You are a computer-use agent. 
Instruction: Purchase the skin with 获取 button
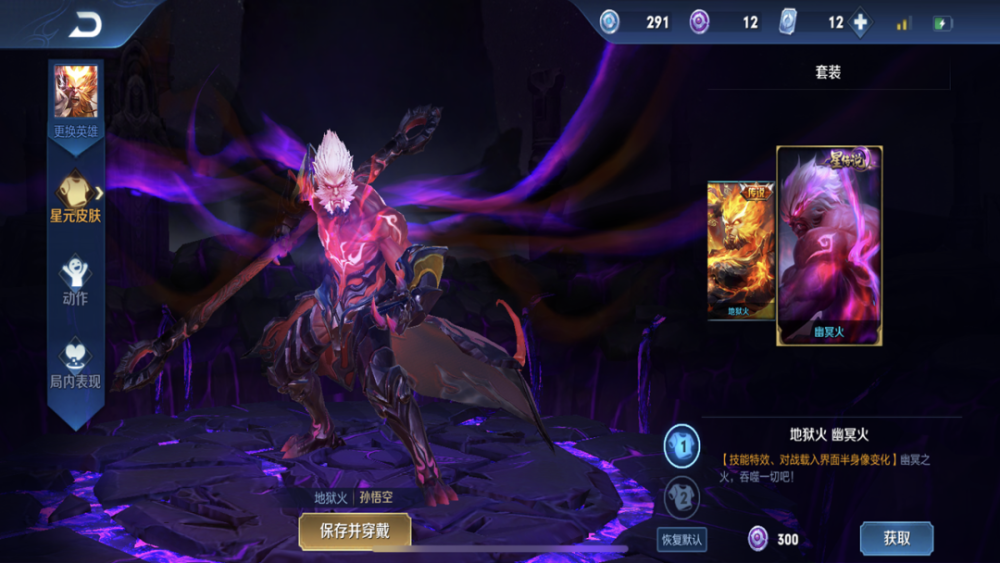pos(896,538)
